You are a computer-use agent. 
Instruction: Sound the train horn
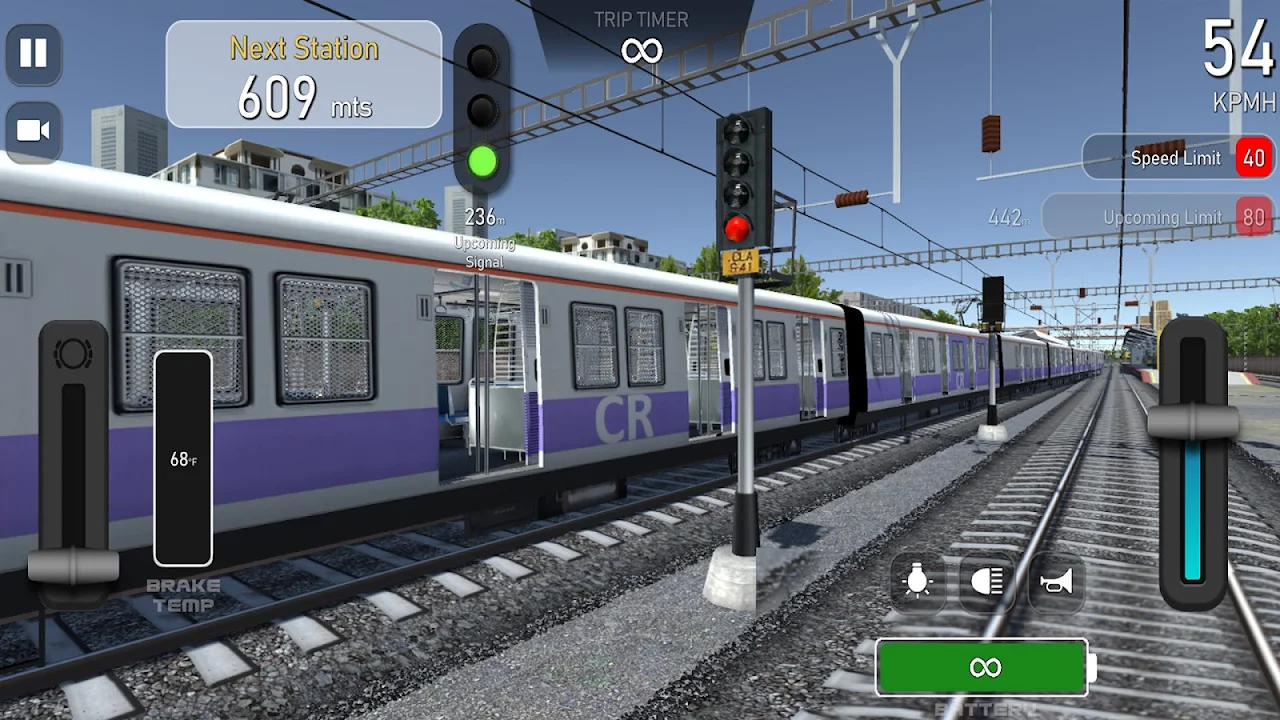tap(1055, 582)
